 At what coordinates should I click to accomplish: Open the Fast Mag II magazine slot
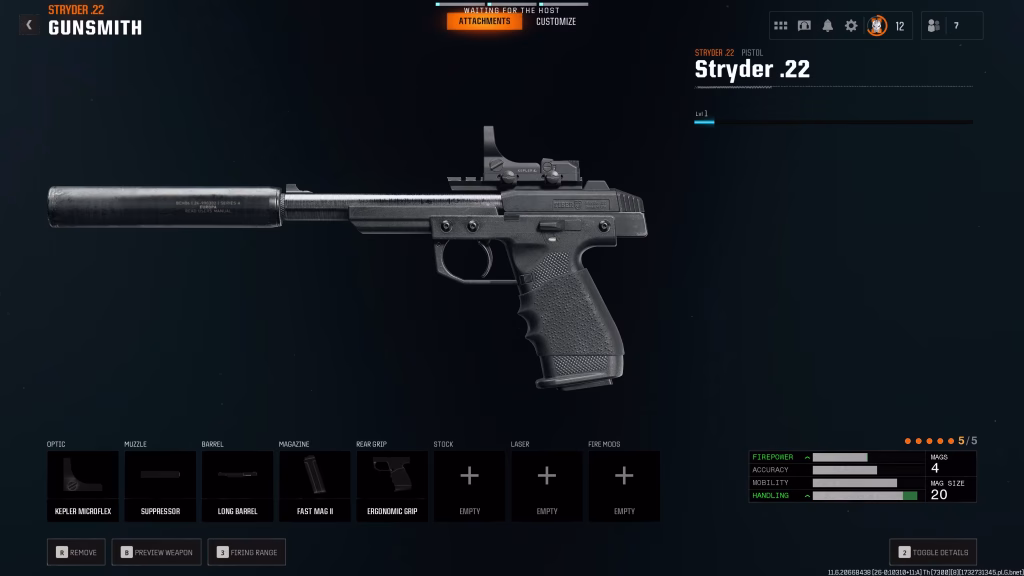pyautogui.click(x=314, y=486)
